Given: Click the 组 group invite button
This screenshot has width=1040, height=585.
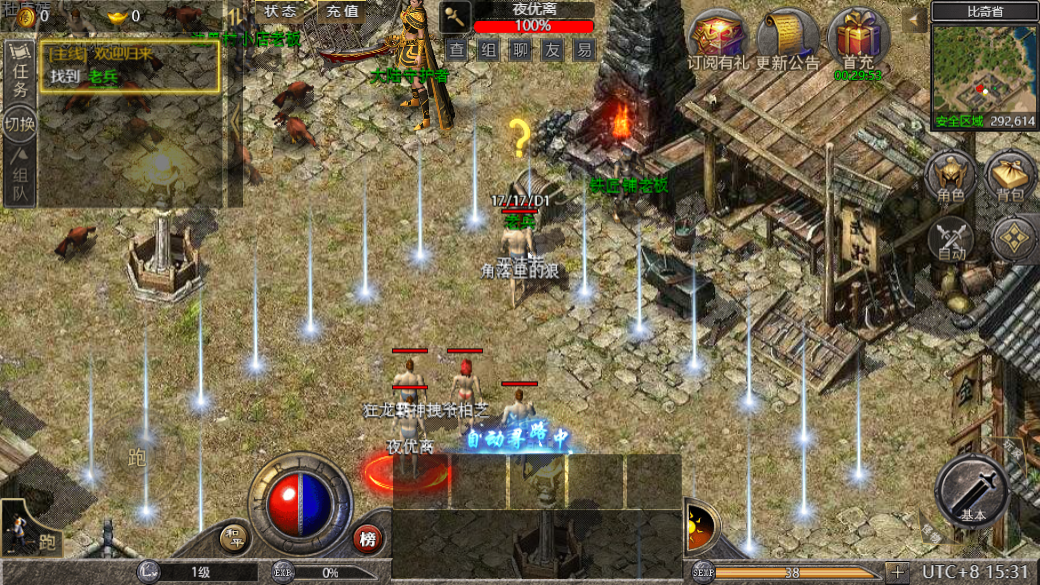Looking at the screenshot, I should point(489,49).
